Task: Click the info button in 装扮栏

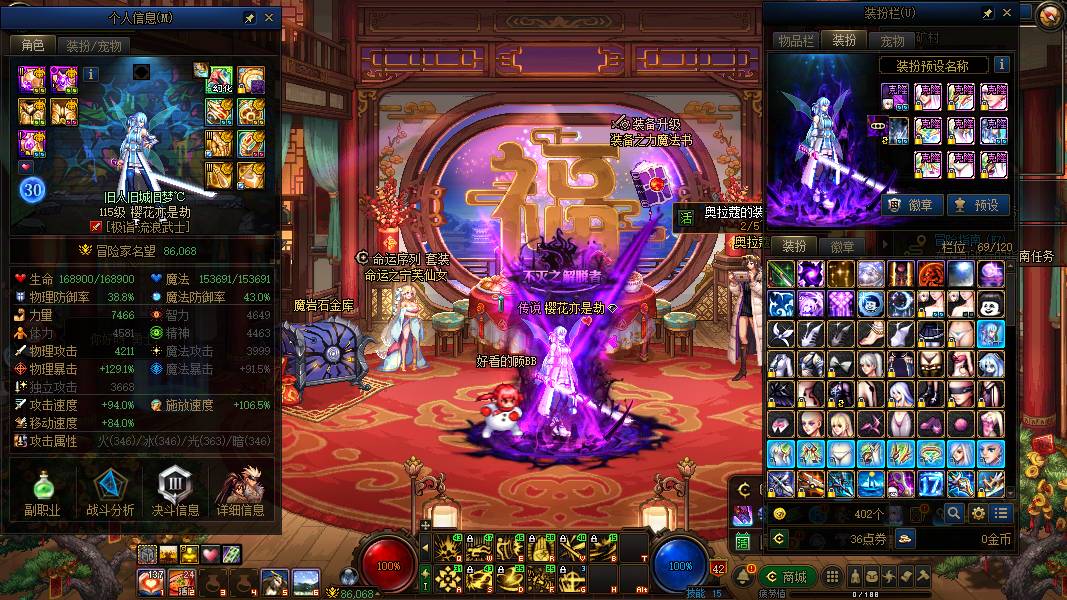Action: [x=1001, y=65]
